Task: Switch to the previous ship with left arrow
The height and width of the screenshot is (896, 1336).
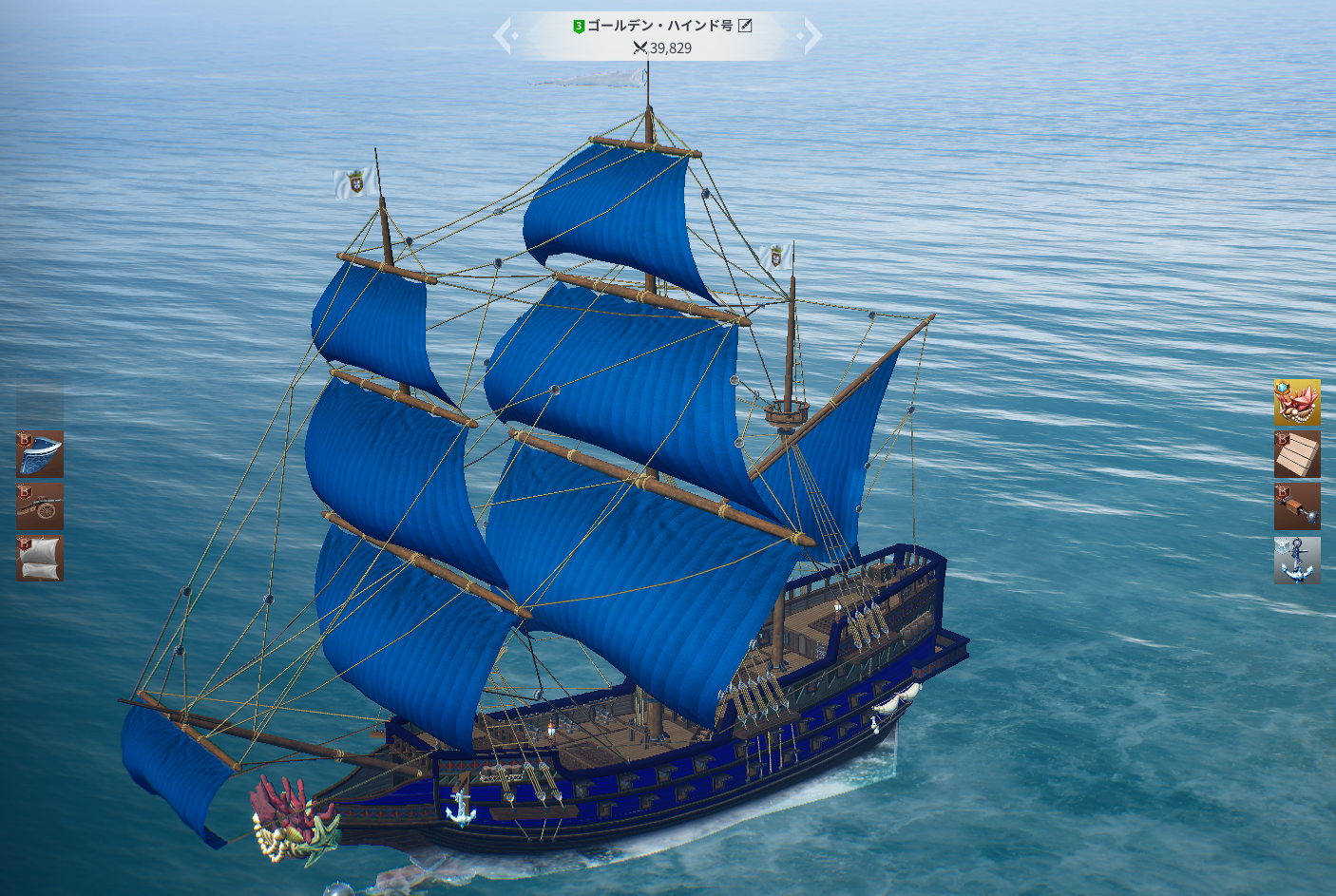Action: tap(505, 36)
